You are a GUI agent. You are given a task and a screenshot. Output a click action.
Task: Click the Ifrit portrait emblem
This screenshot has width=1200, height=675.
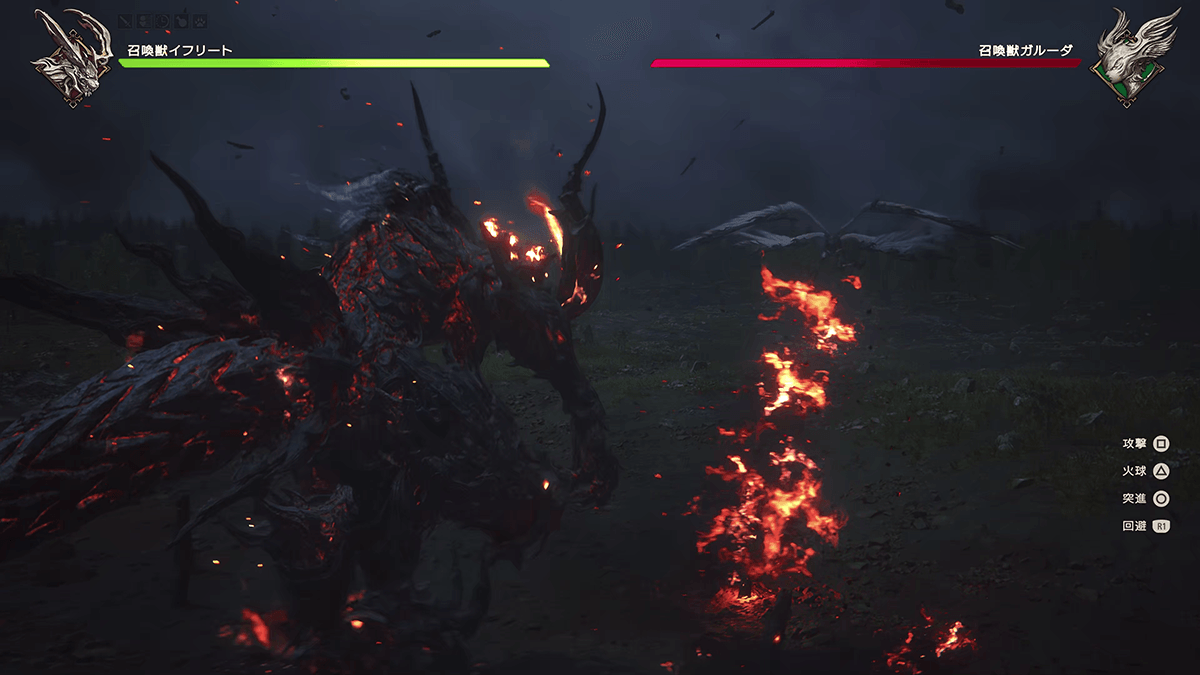point(70,58)
